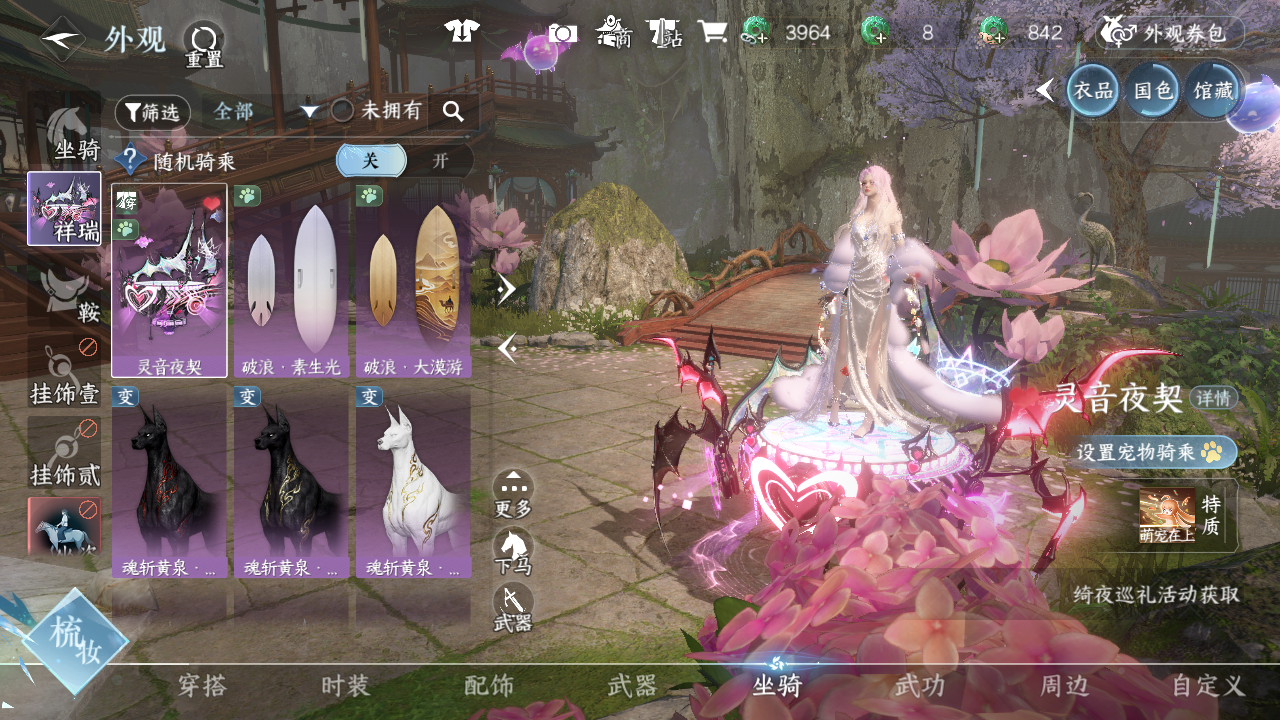Open the 祥瑞 category on the left

pos(64,209)
